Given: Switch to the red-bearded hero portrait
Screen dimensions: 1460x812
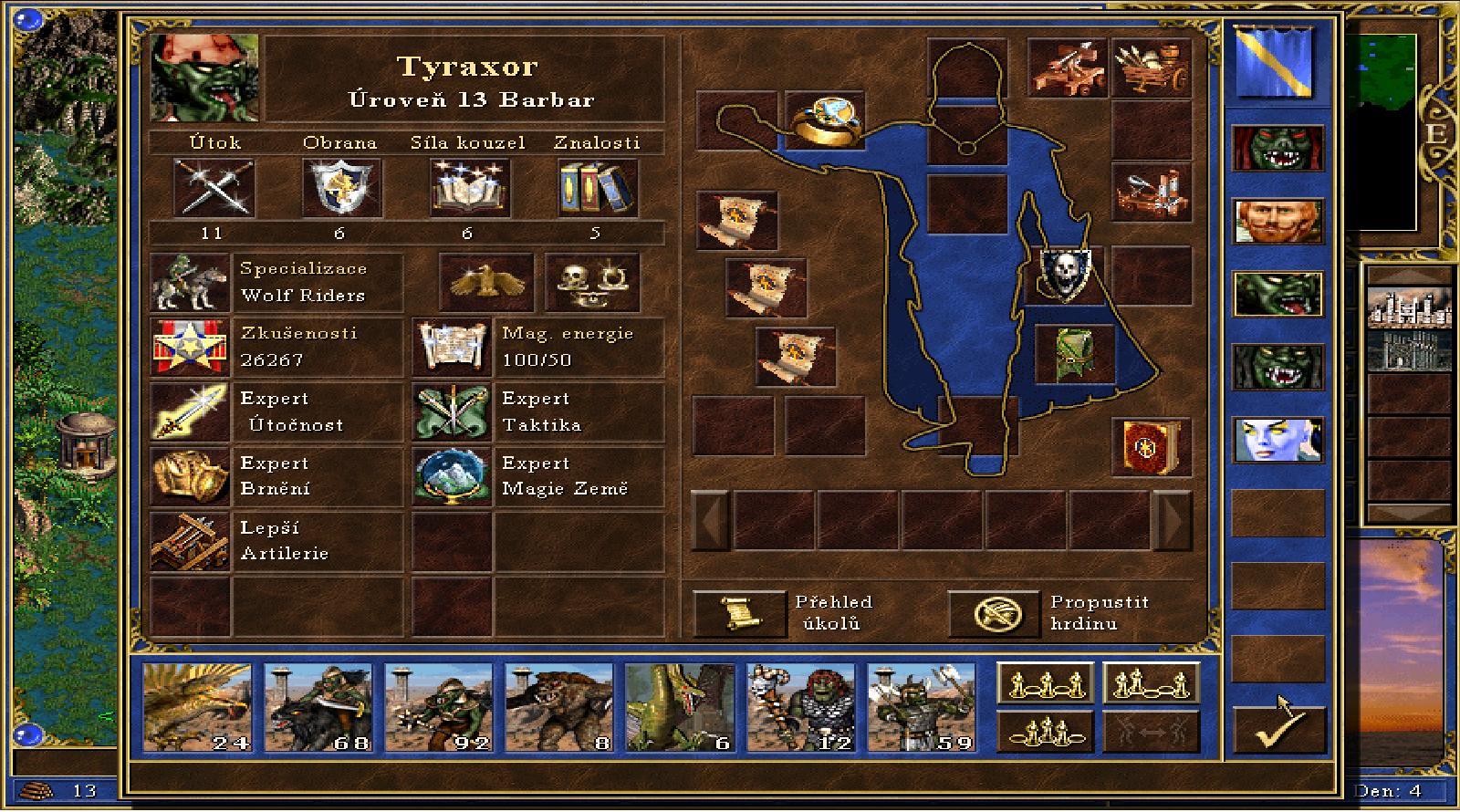Looking at the screenshot, I should [1277, 222].
